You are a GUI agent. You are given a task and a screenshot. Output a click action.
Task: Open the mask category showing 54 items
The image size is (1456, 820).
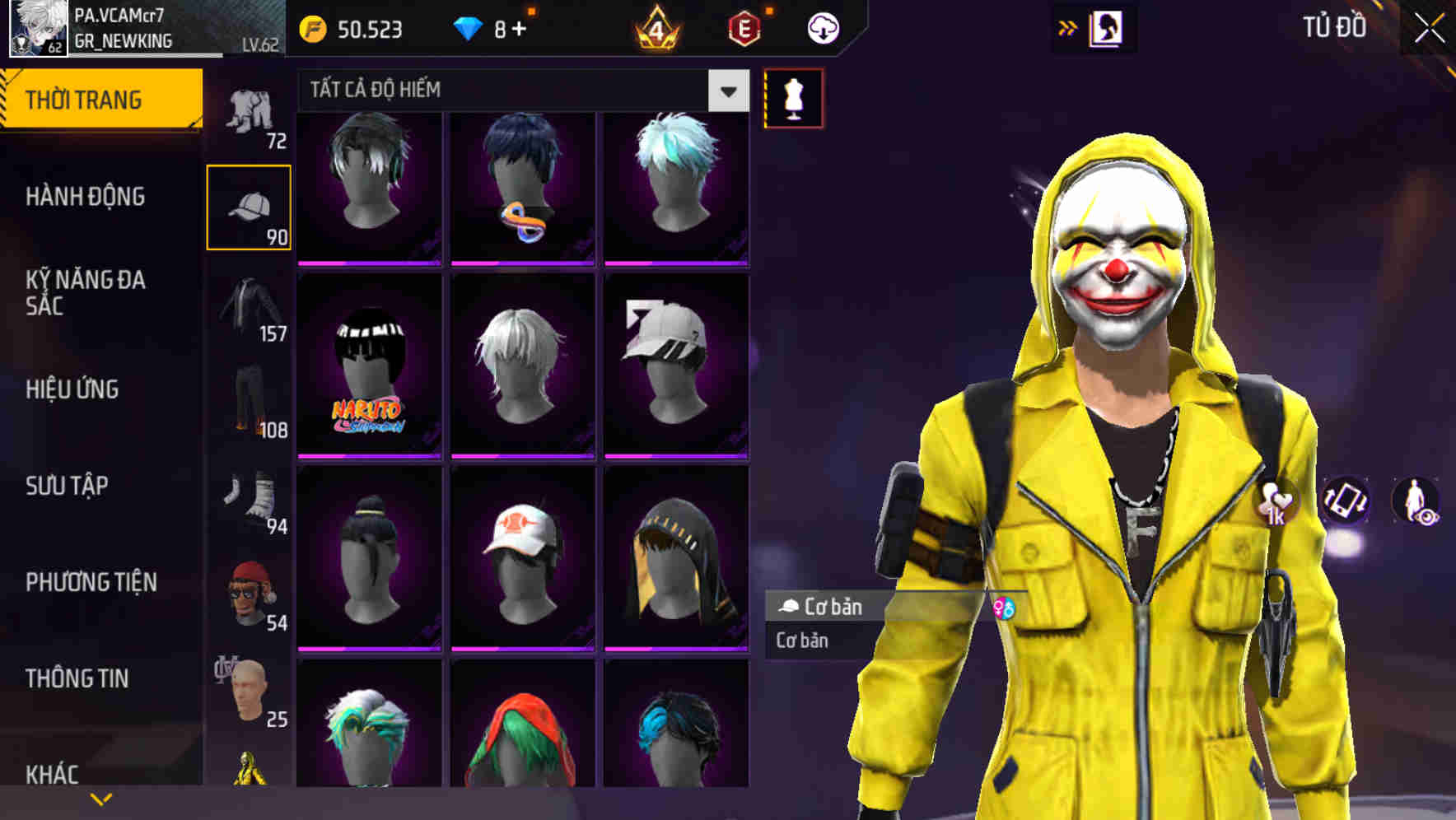tap(250, 593)
